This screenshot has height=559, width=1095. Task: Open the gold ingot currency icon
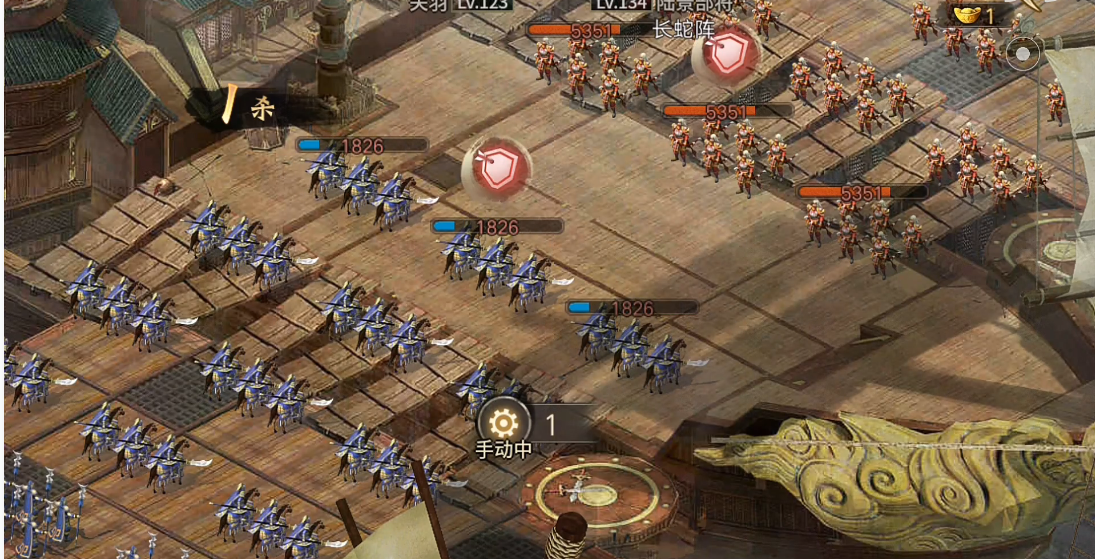[x=966, y=14]
